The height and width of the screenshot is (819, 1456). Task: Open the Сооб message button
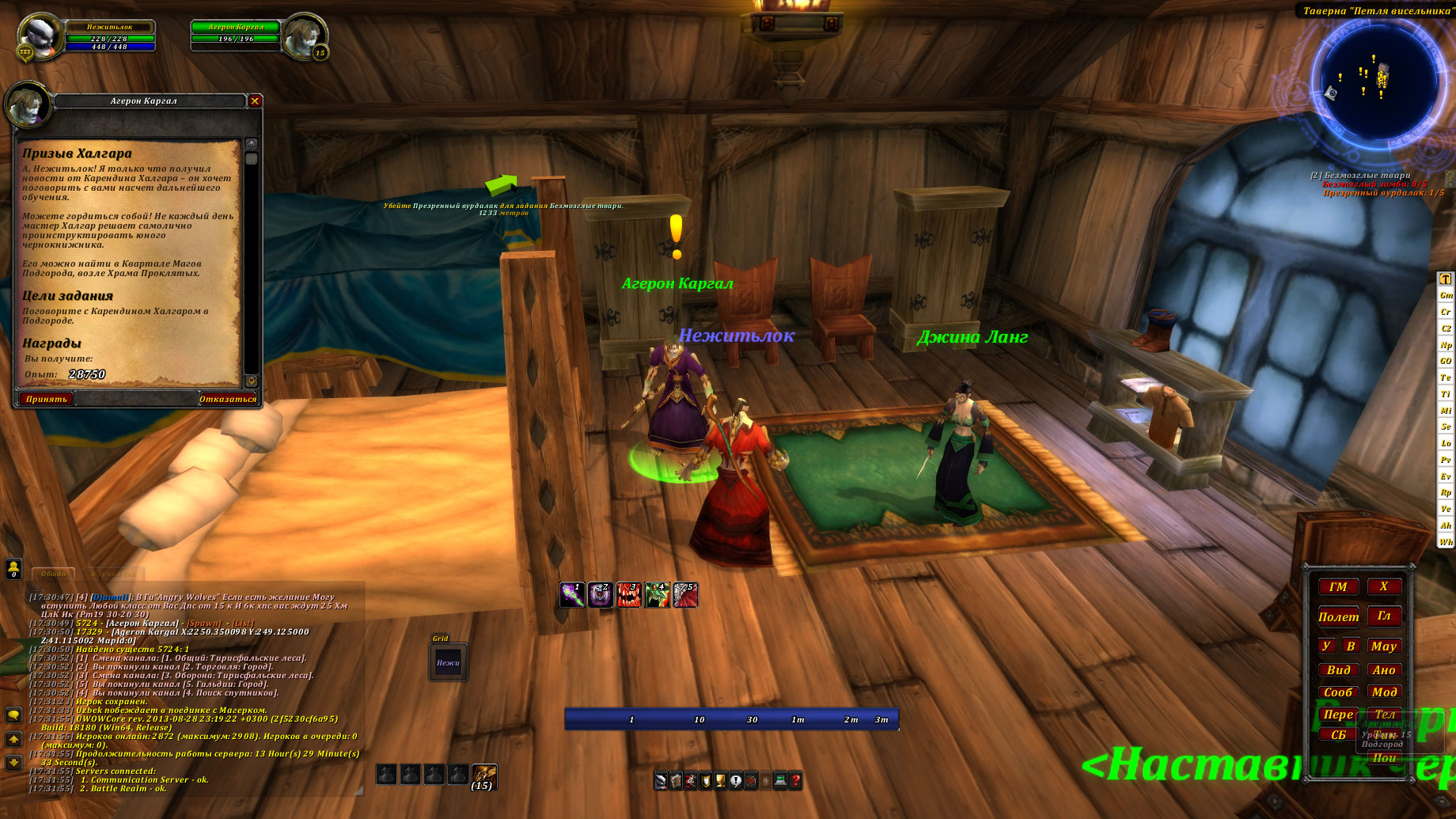[1338, 692]
